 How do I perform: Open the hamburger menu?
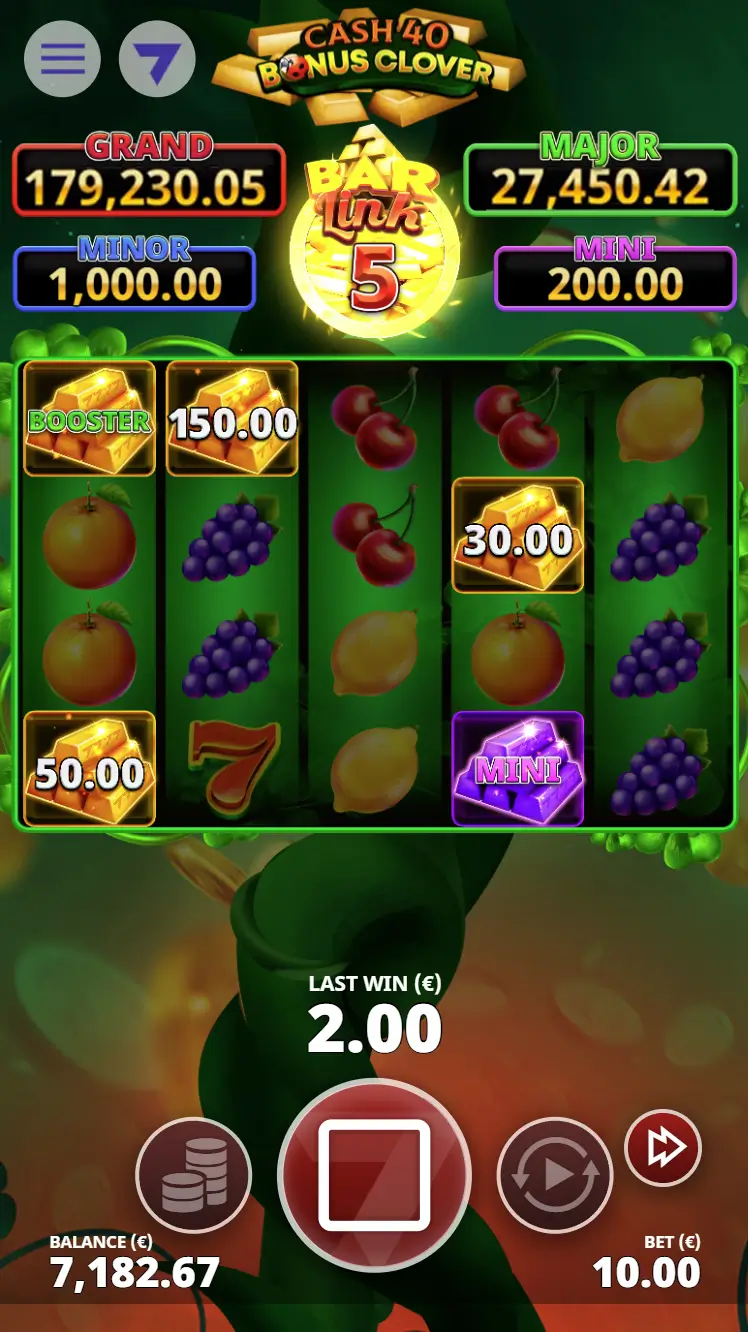62,59
